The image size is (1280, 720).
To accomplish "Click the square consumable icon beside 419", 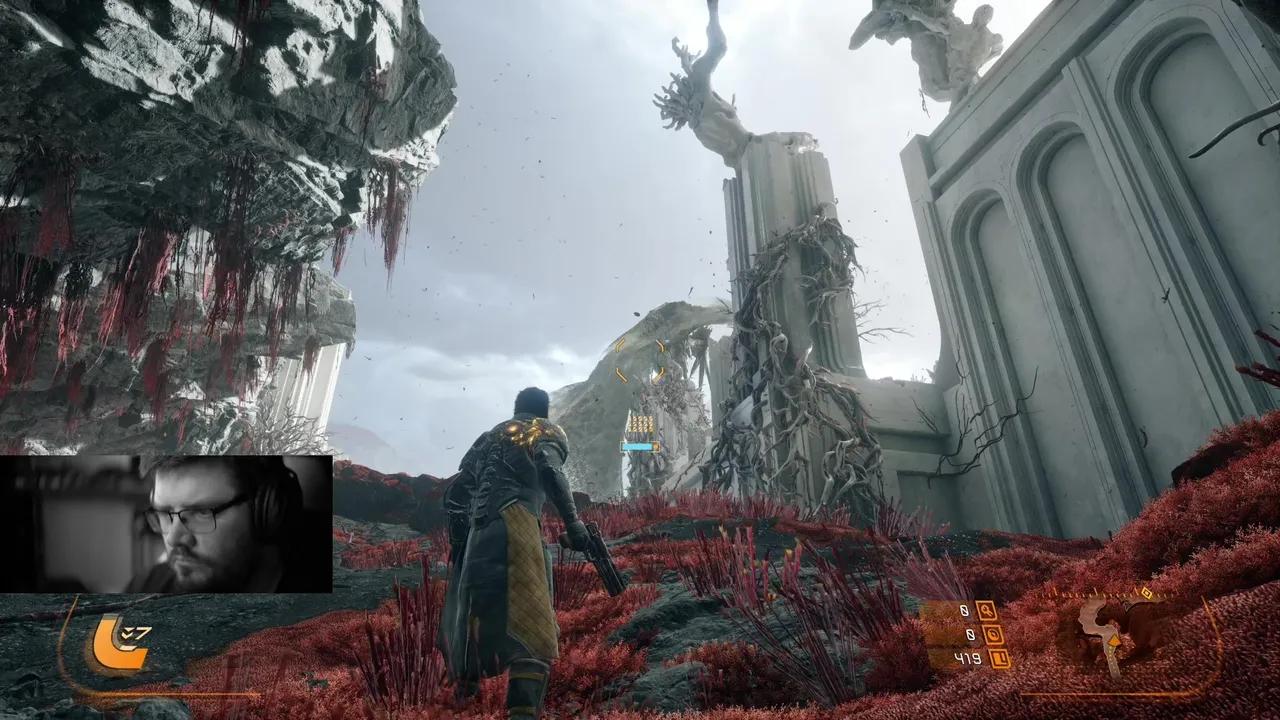I will pos(998,658).
